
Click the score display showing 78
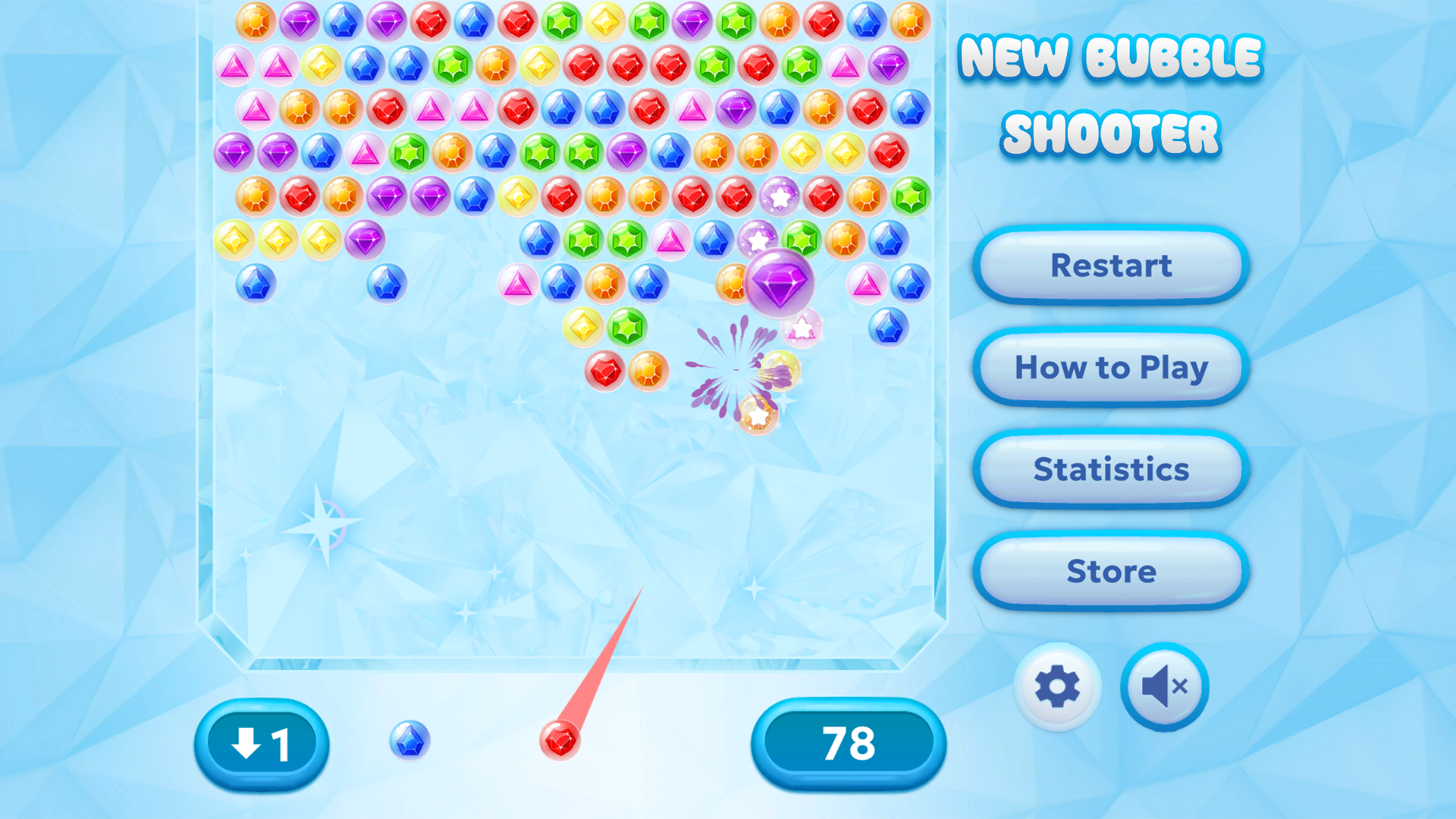click(847, 745)
